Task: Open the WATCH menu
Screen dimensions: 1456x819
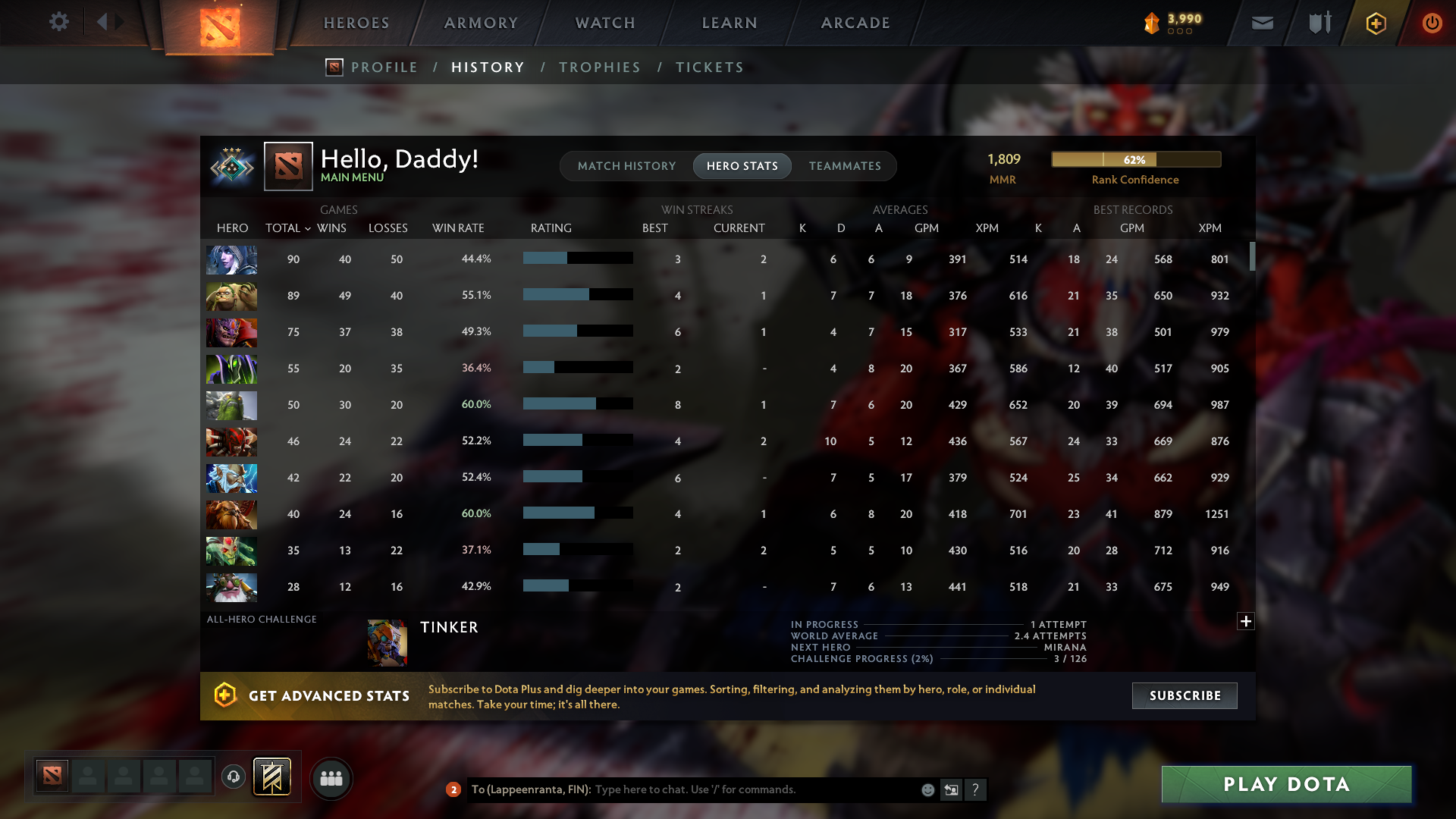Action: pos(604,23)
